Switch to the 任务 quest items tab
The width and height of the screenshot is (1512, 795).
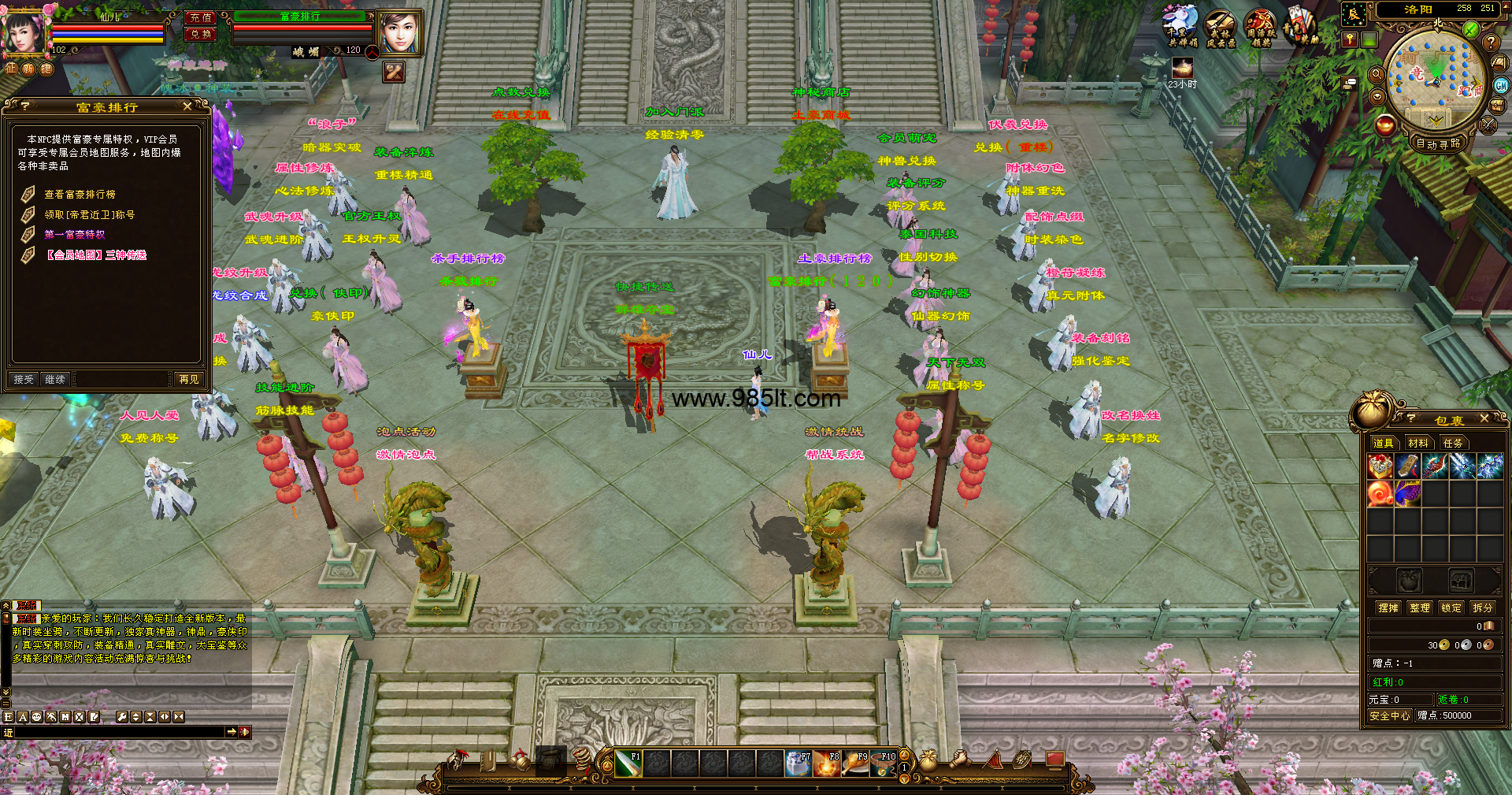[1453, 444]
